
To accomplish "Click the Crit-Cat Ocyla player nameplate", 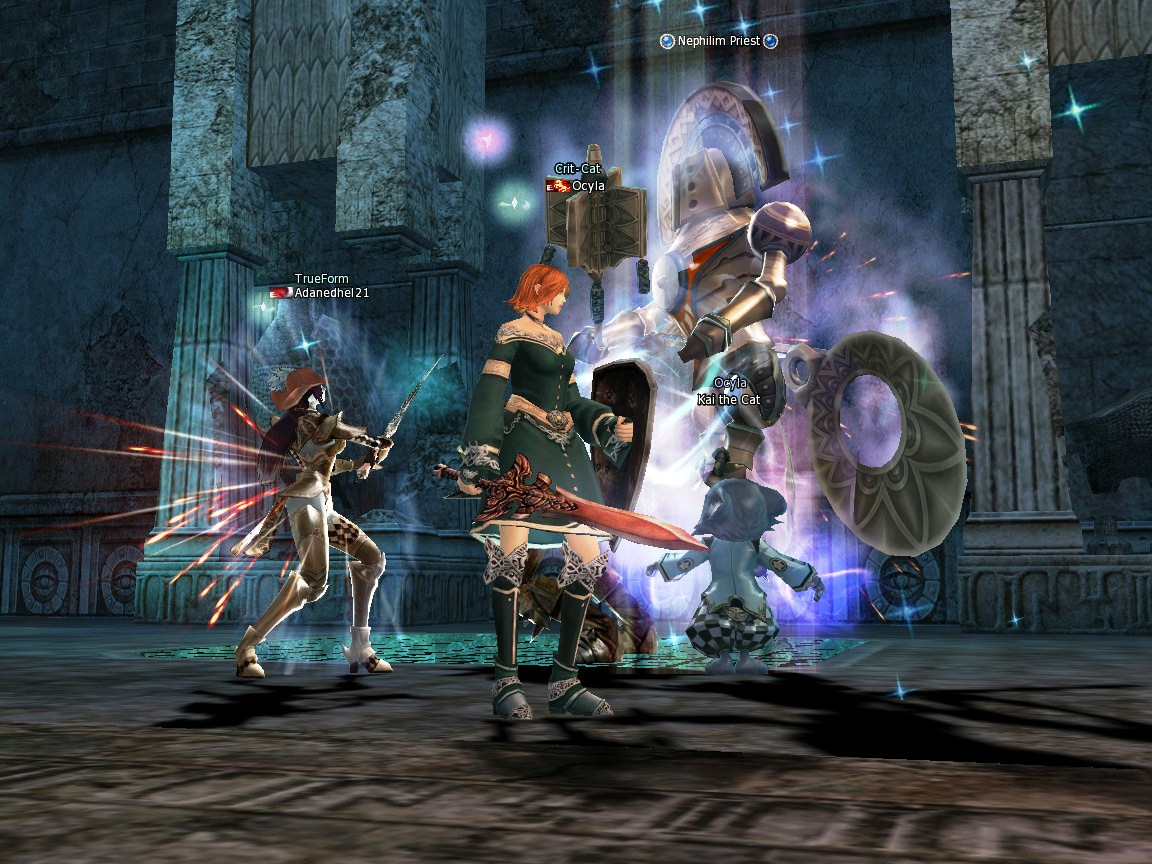I will (x=587, y=186).
